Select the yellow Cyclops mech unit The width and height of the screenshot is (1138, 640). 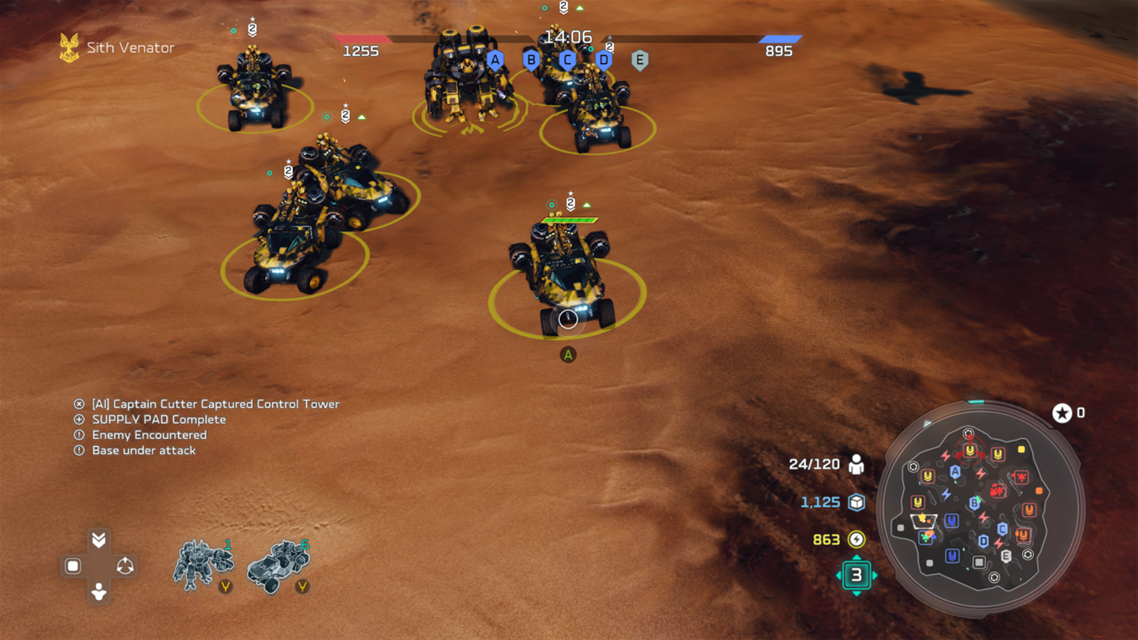click(465, 82)
